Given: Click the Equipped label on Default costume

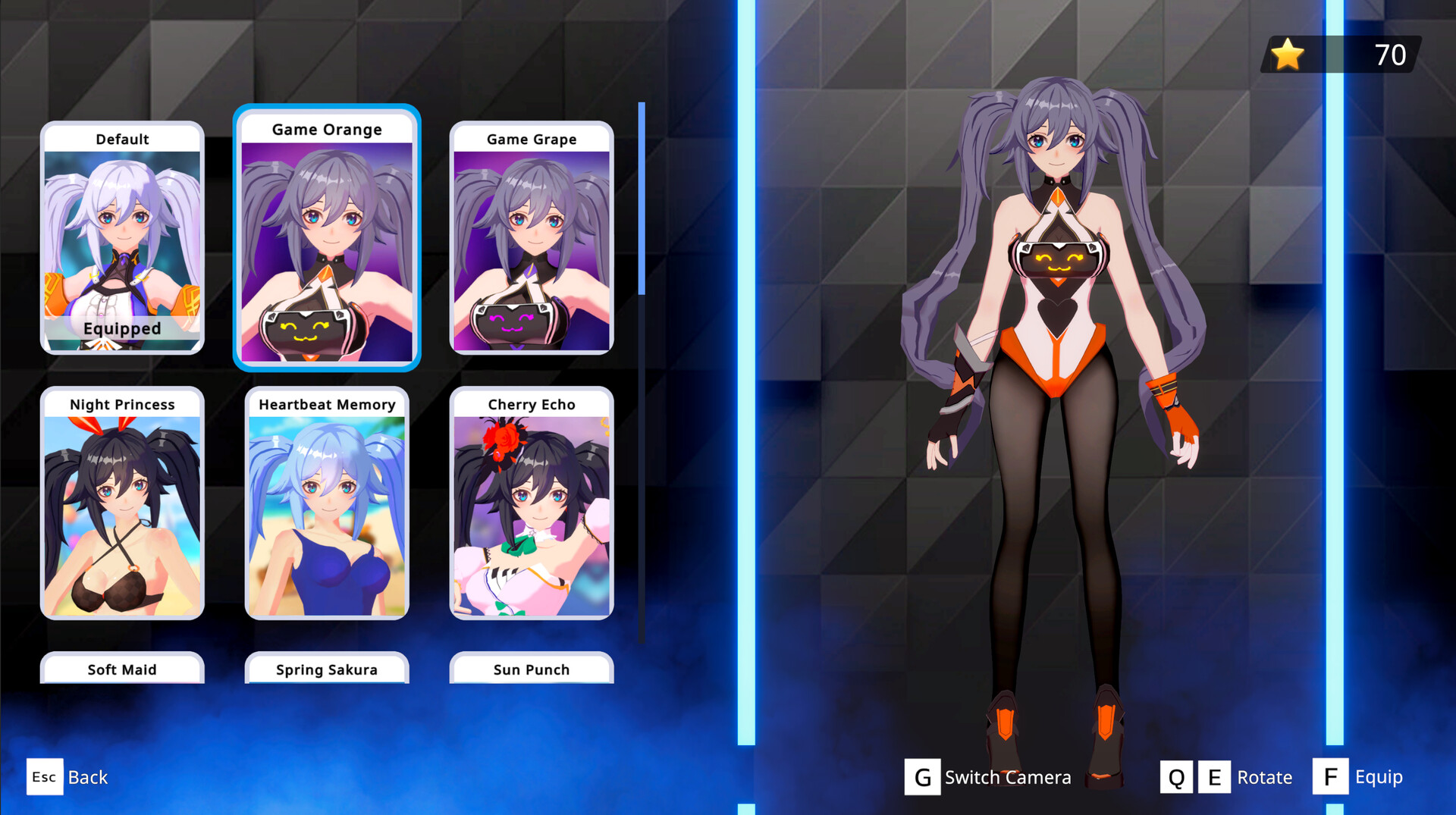Looking at the screenshot, I should point(121,328).
